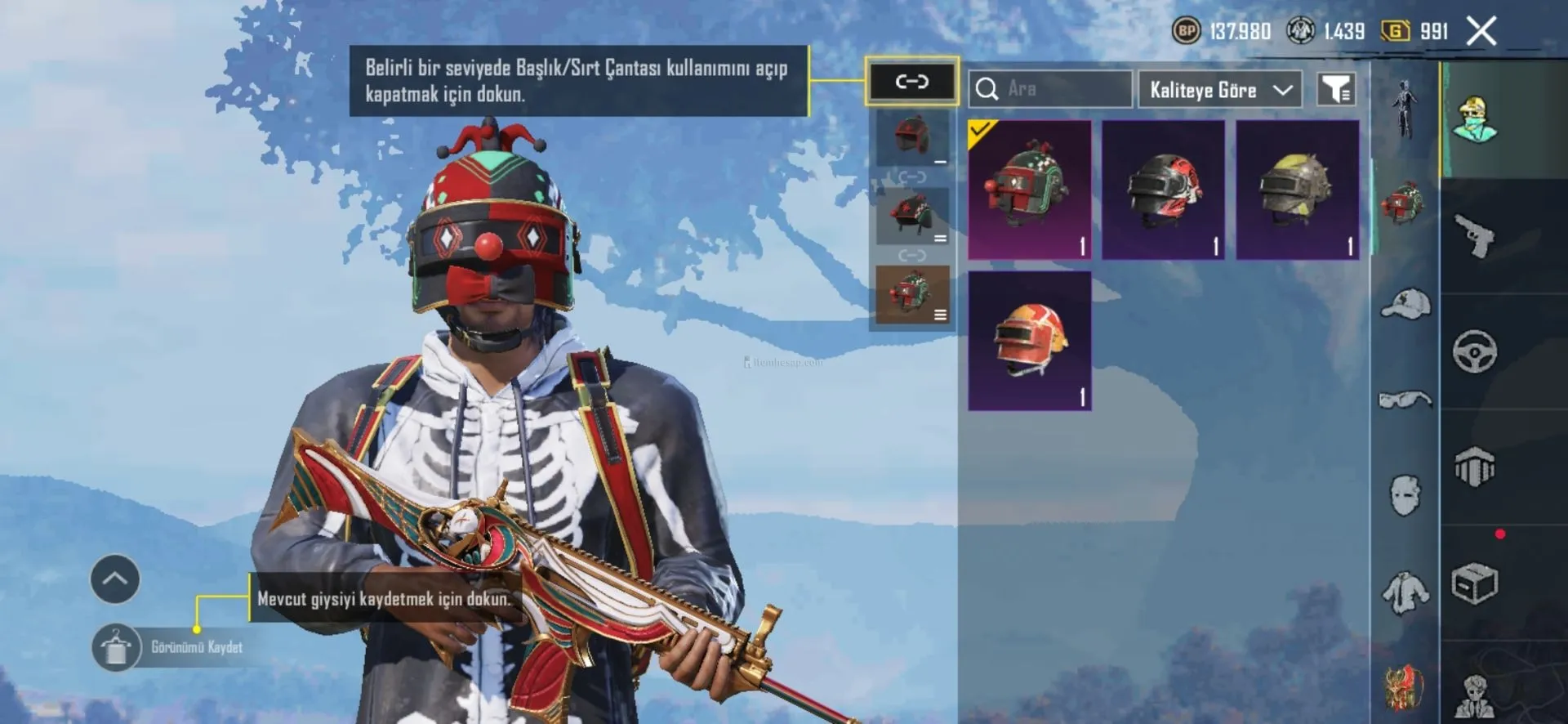The image size is (1568, 724).
Task: Open the filter options button
Action: 1336,89
